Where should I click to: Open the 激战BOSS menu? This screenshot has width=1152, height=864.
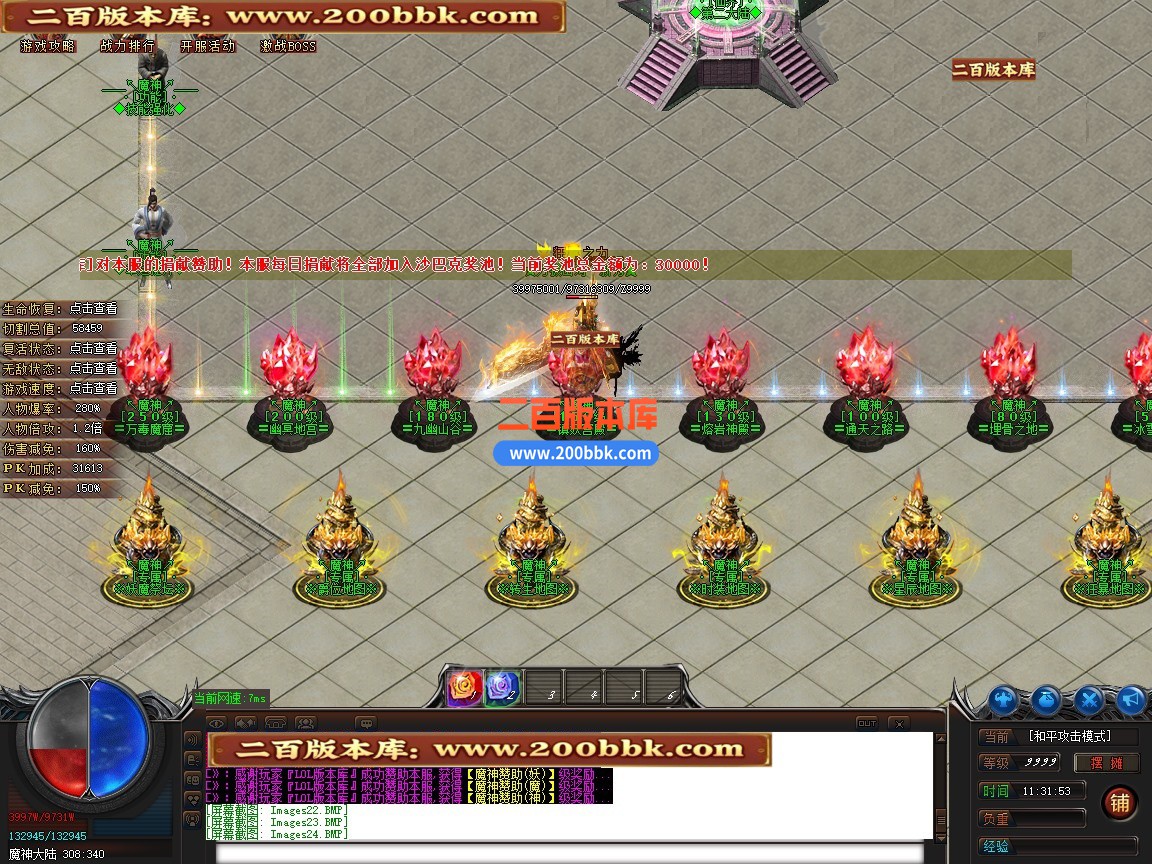click(x=288, y=46)
